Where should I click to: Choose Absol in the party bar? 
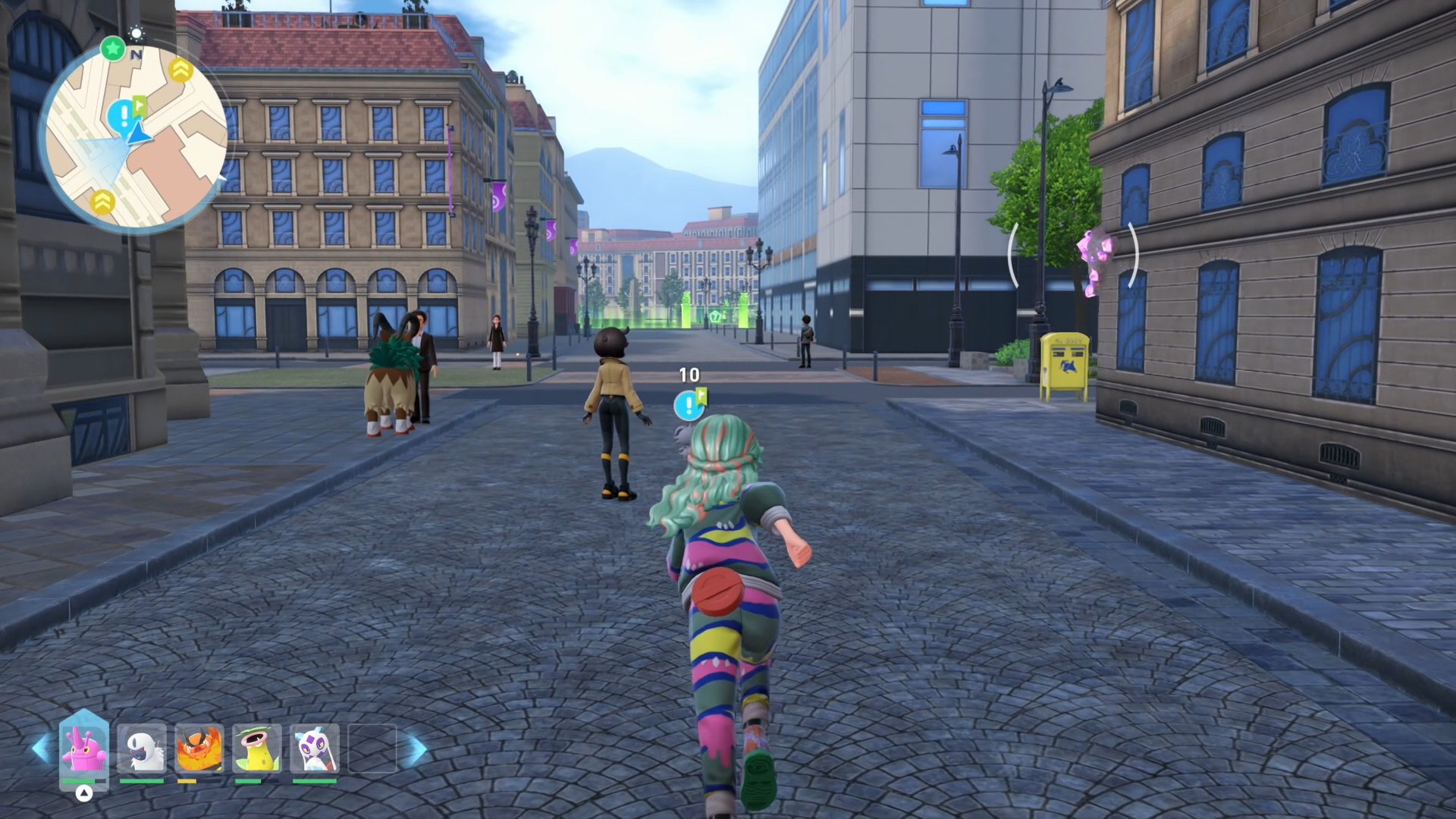[142, 748]
